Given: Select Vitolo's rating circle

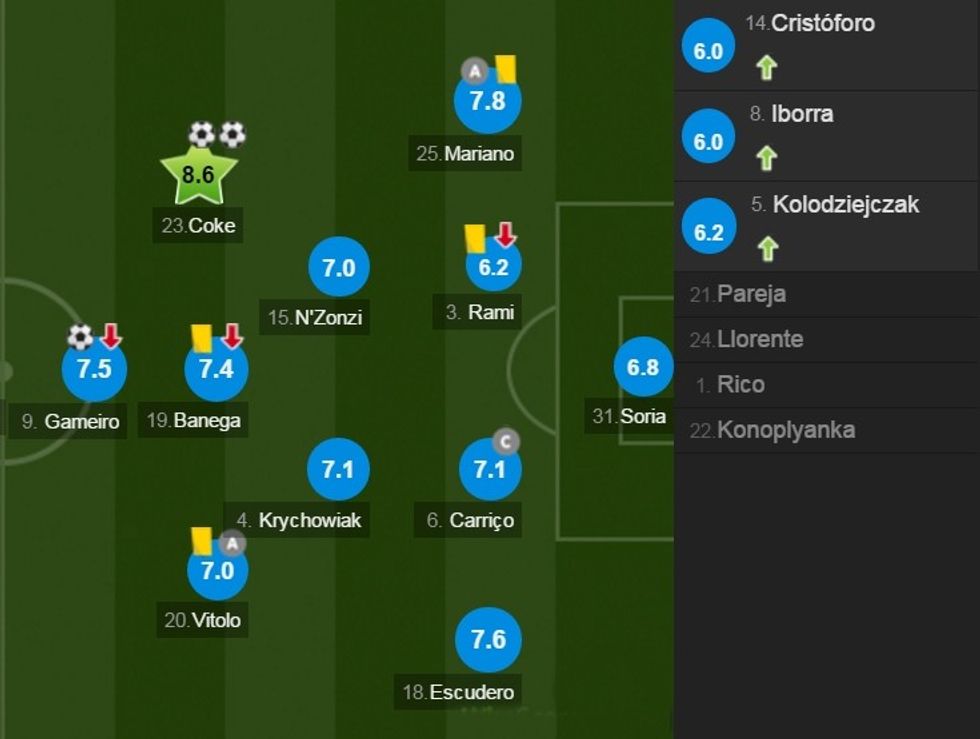Looking at the screenshot, I should tap(217, 569).
